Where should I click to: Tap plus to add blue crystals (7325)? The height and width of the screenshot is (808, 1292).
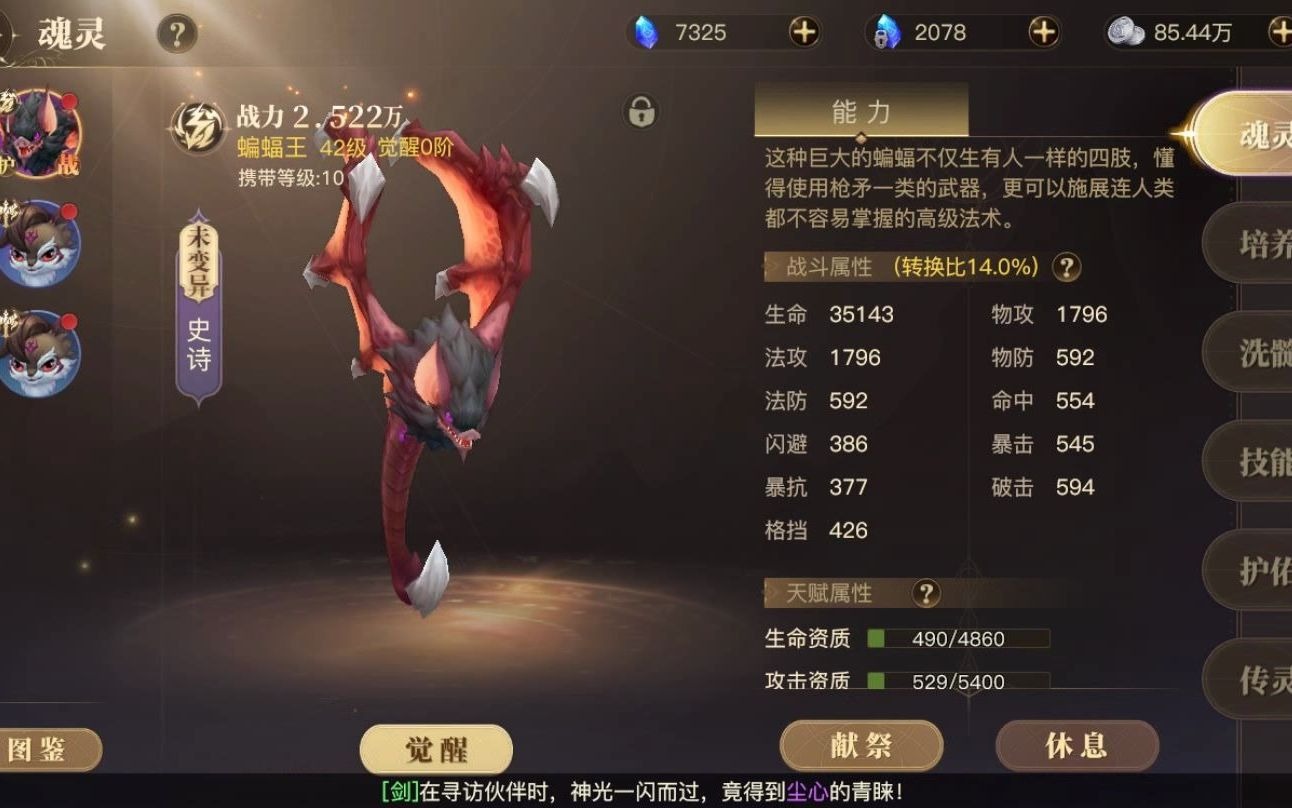pos(805,33)
